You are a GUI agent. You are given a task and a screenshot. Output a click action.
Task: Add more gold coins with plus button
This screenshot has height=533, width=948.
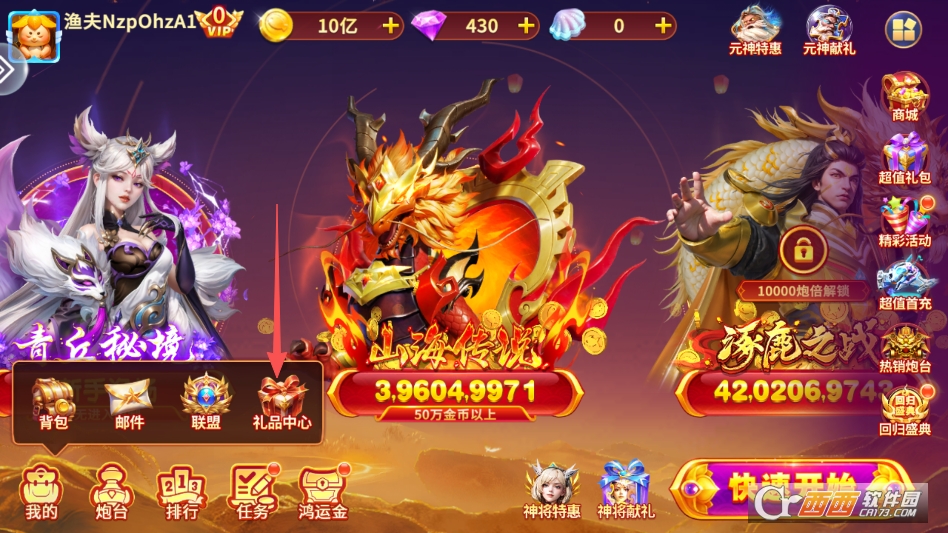coord(390,26)
